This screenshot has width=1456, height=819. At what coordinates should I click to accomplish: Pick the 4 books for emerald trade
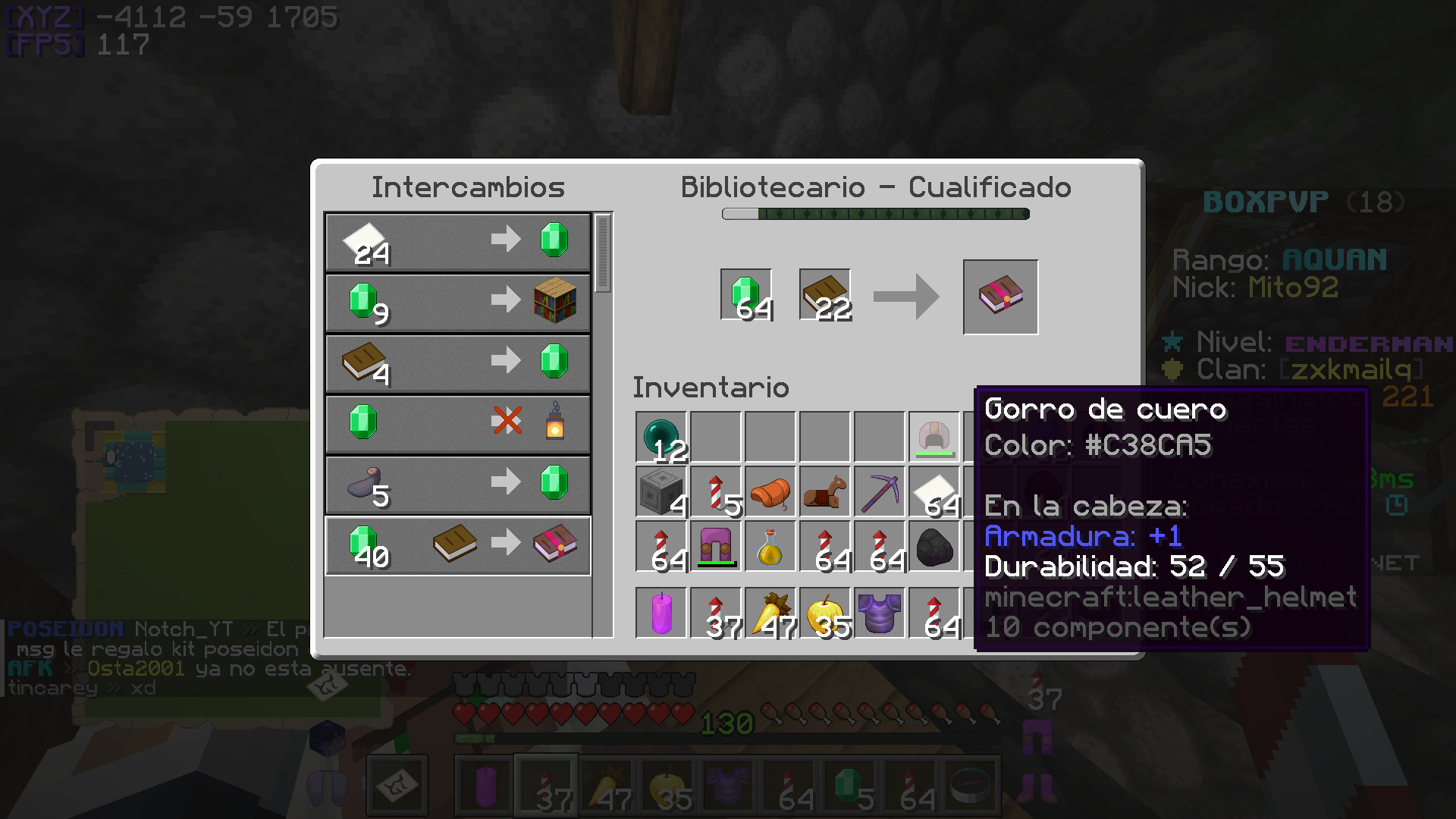(x=457, y=364)
